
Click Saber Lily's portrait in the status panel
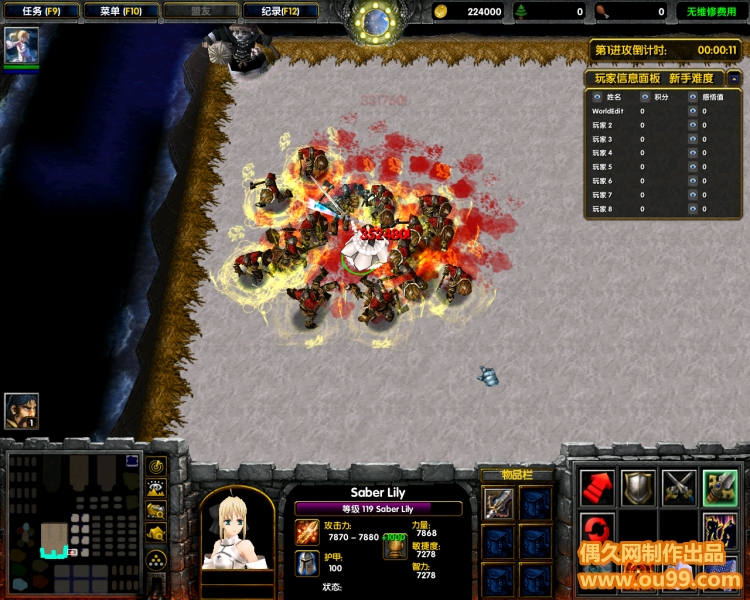(x=237, y=531)
